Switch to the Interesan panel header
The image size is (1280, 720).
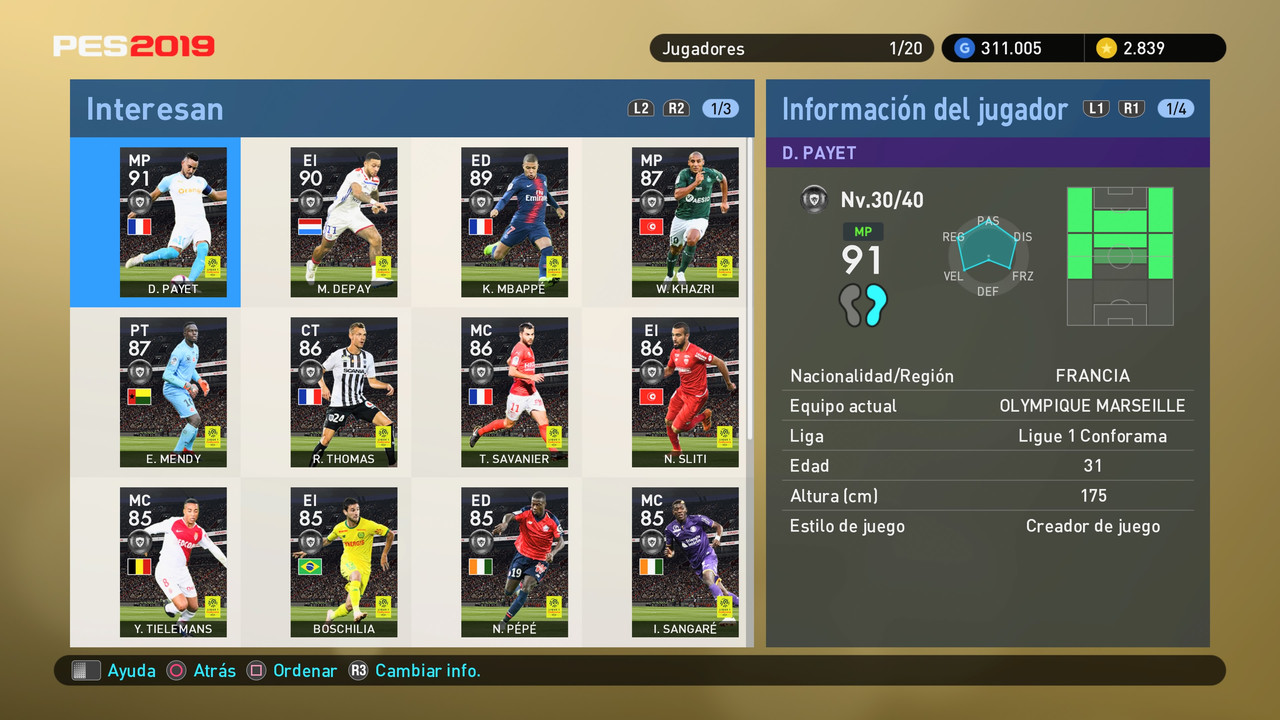point(154,108)
